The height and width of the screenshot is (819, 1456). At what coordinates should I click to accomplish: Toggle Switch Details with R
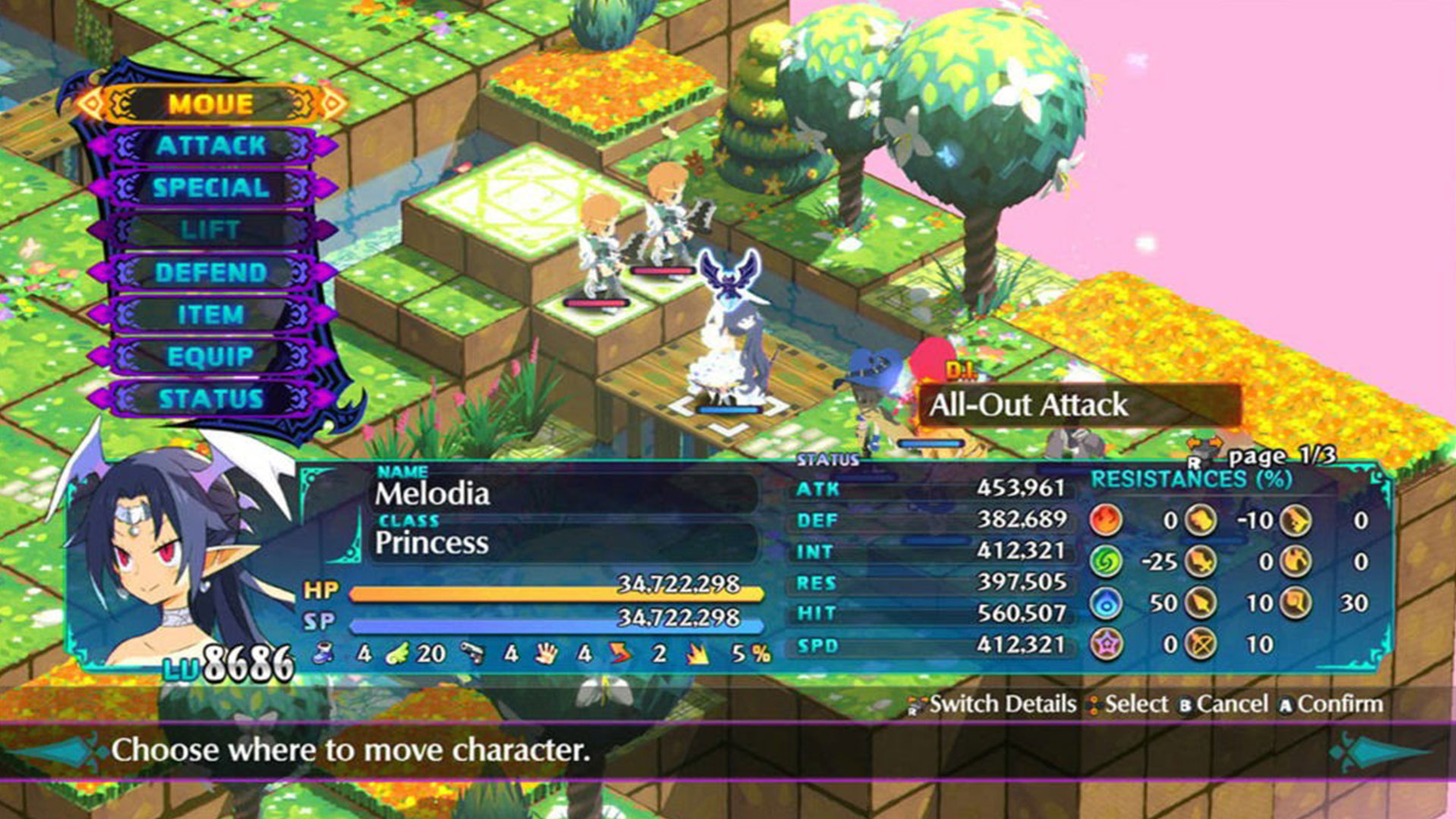coord(993,704)
